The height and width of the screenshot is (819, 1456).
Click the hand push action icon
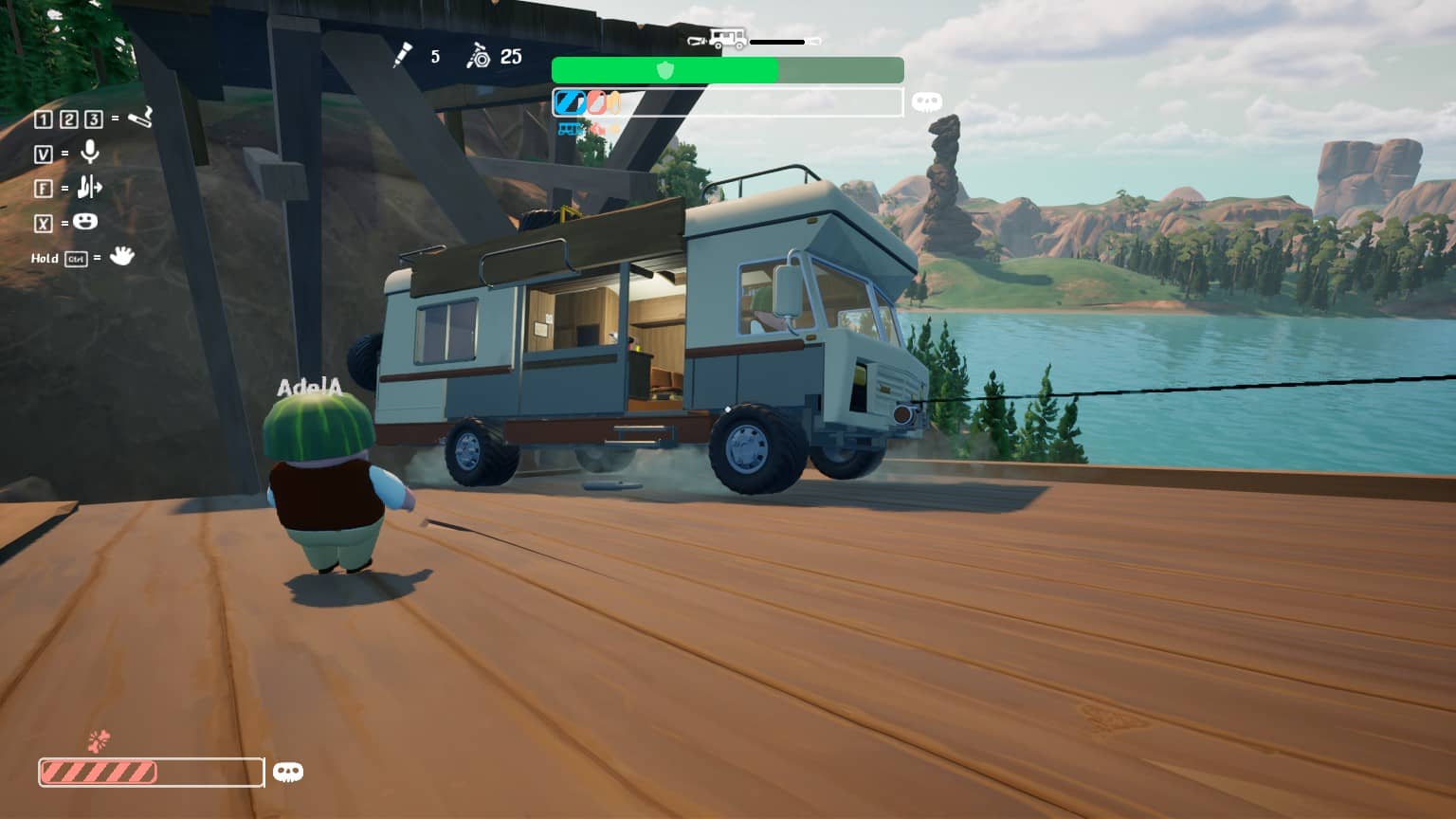pyautogui.click(x=89, y=187)
